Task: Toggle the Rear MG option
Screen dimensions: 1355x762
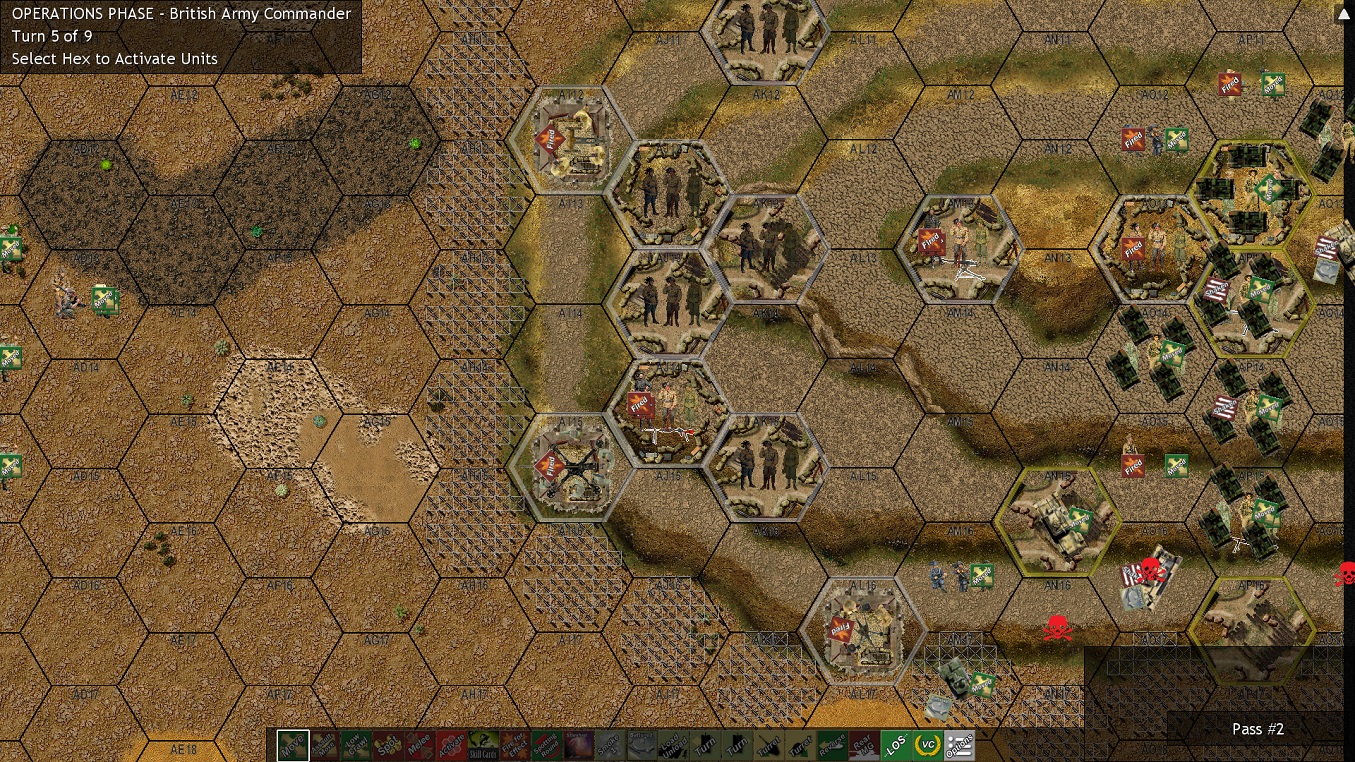Action: (x=864, y=746)
